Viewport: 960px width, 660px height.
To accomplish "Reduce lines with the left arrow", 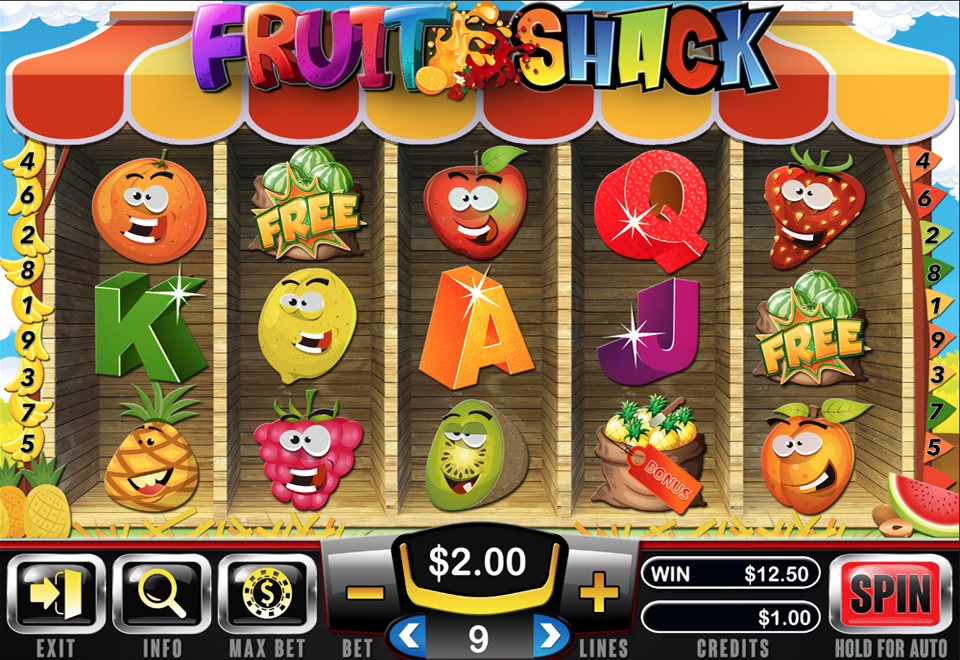I will [407, 633].
